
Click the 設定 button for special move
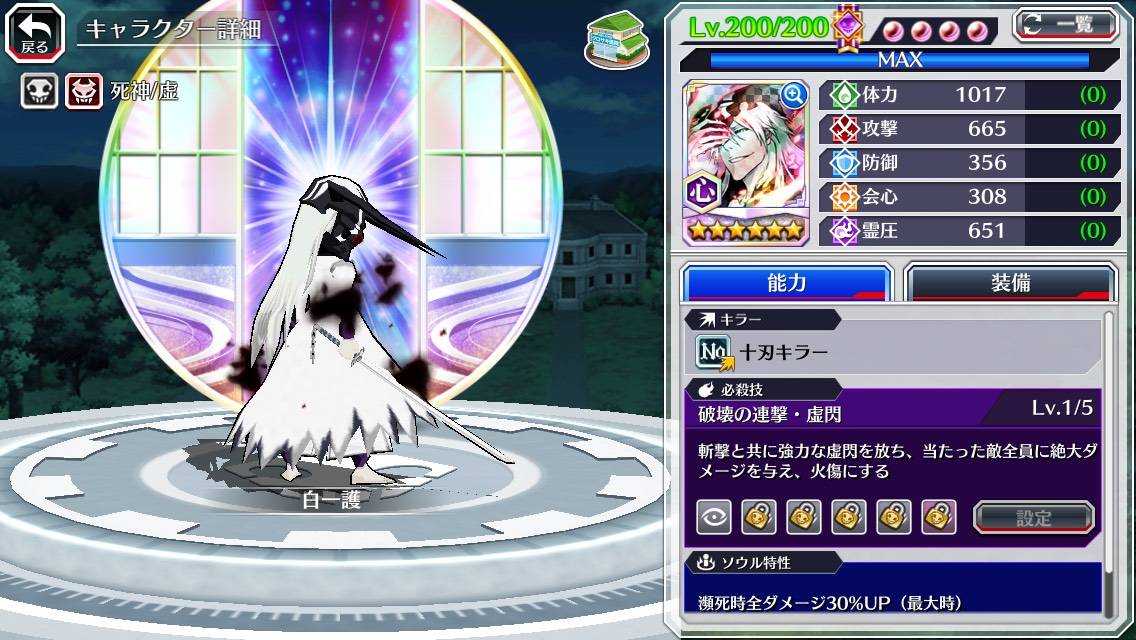coord(1034,517)
